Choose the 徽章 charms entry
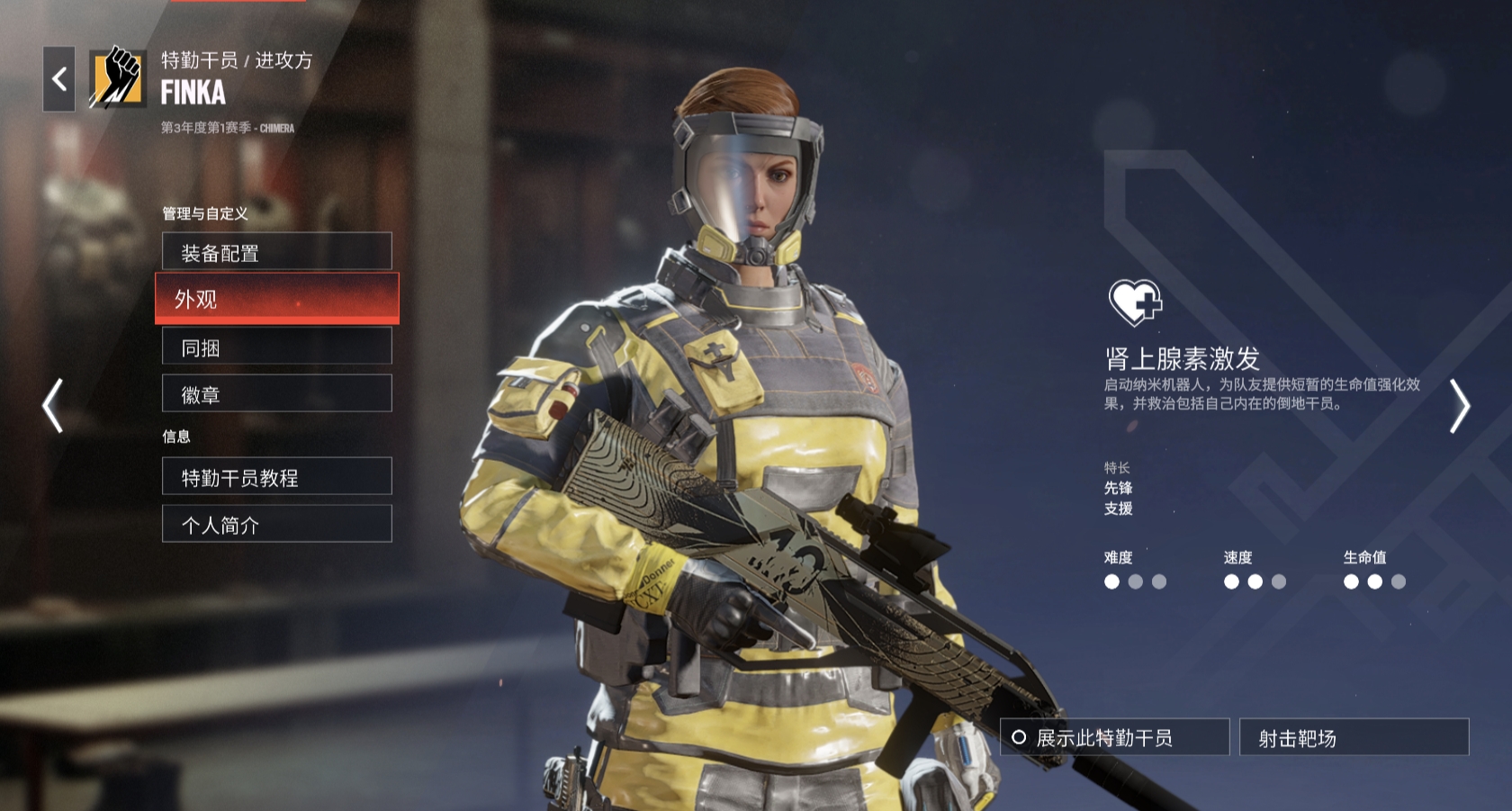The width and height of the screenshot is (1512, 811). 276,394
